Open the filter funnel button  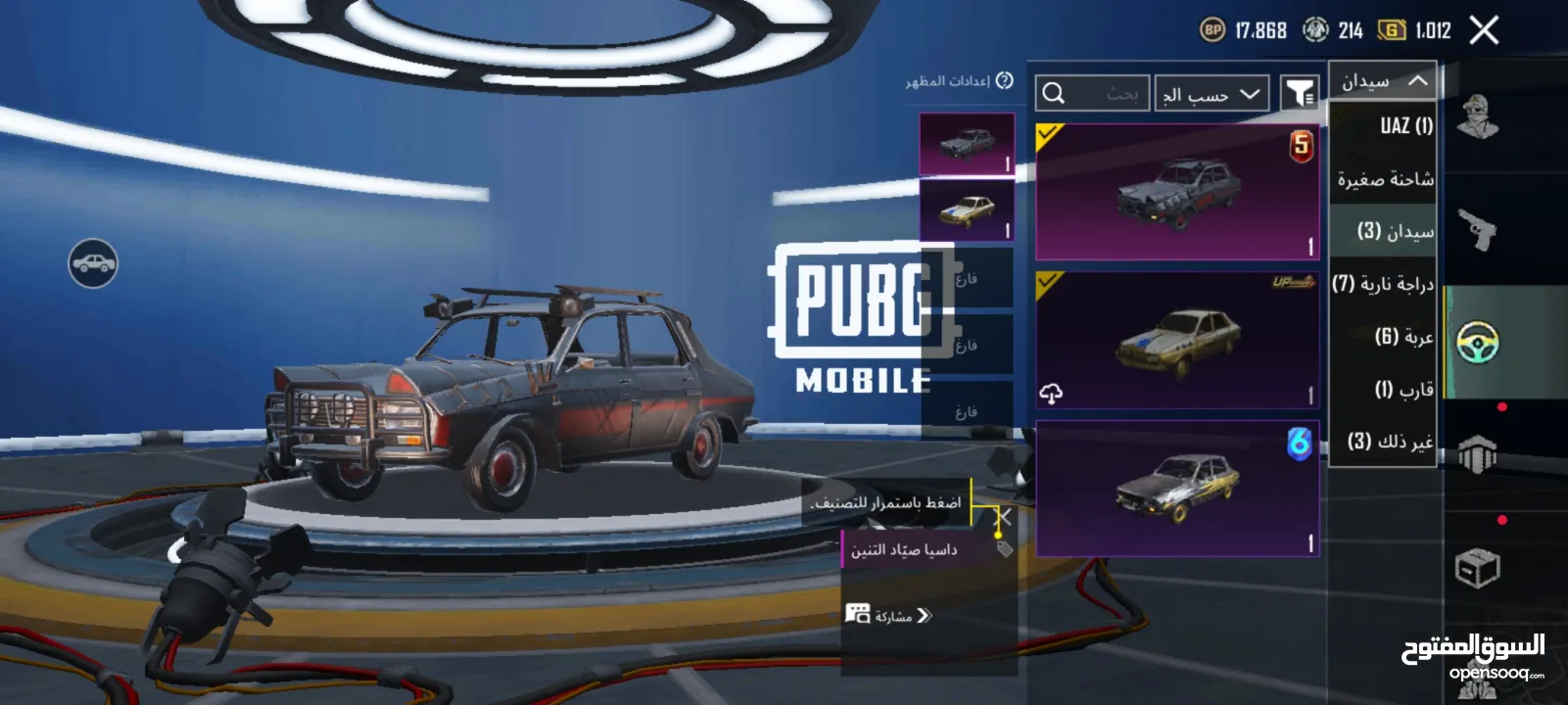click(1300, 94)
